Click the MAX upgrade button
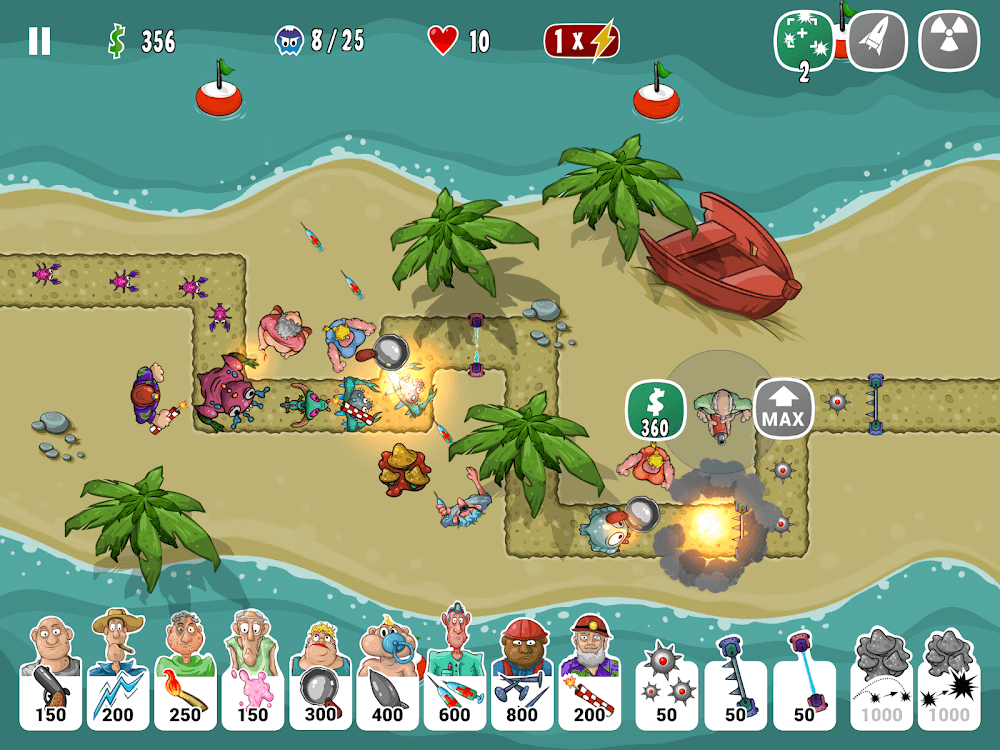 point(783,409)
